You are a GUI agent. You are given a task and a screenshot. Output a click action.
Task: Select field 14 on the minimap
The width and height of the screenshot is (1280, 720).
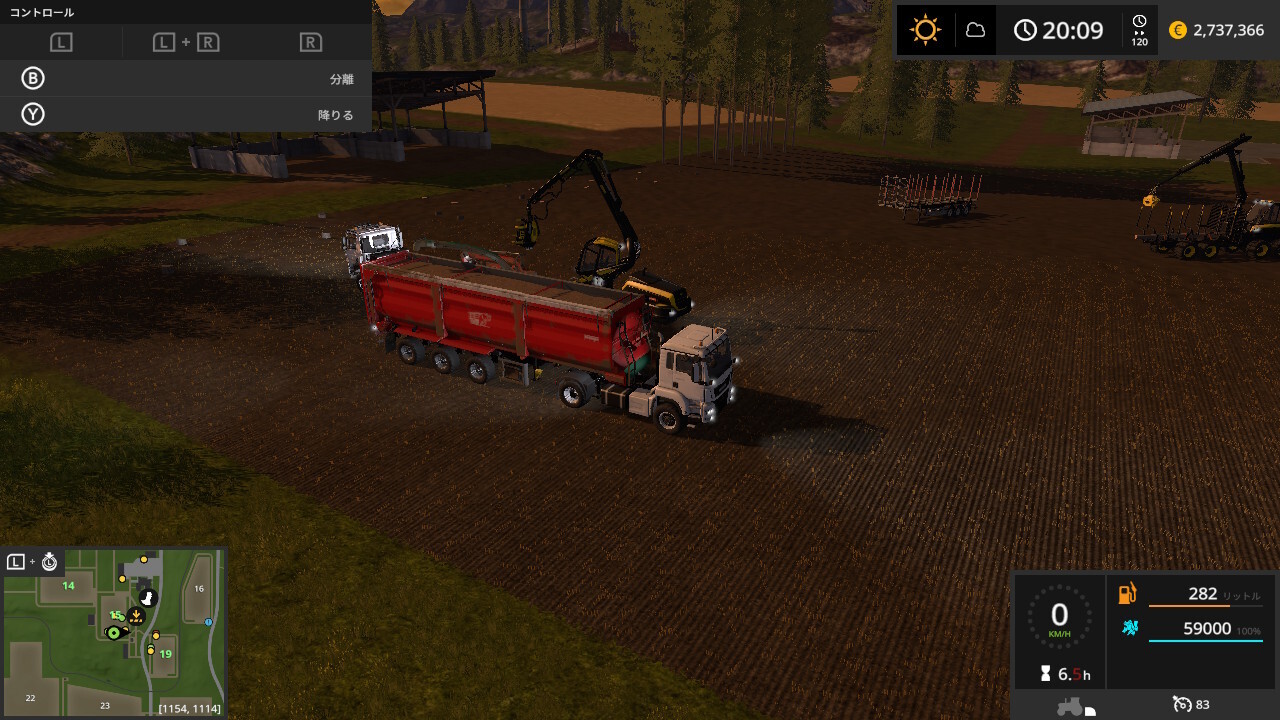(68, 586)
